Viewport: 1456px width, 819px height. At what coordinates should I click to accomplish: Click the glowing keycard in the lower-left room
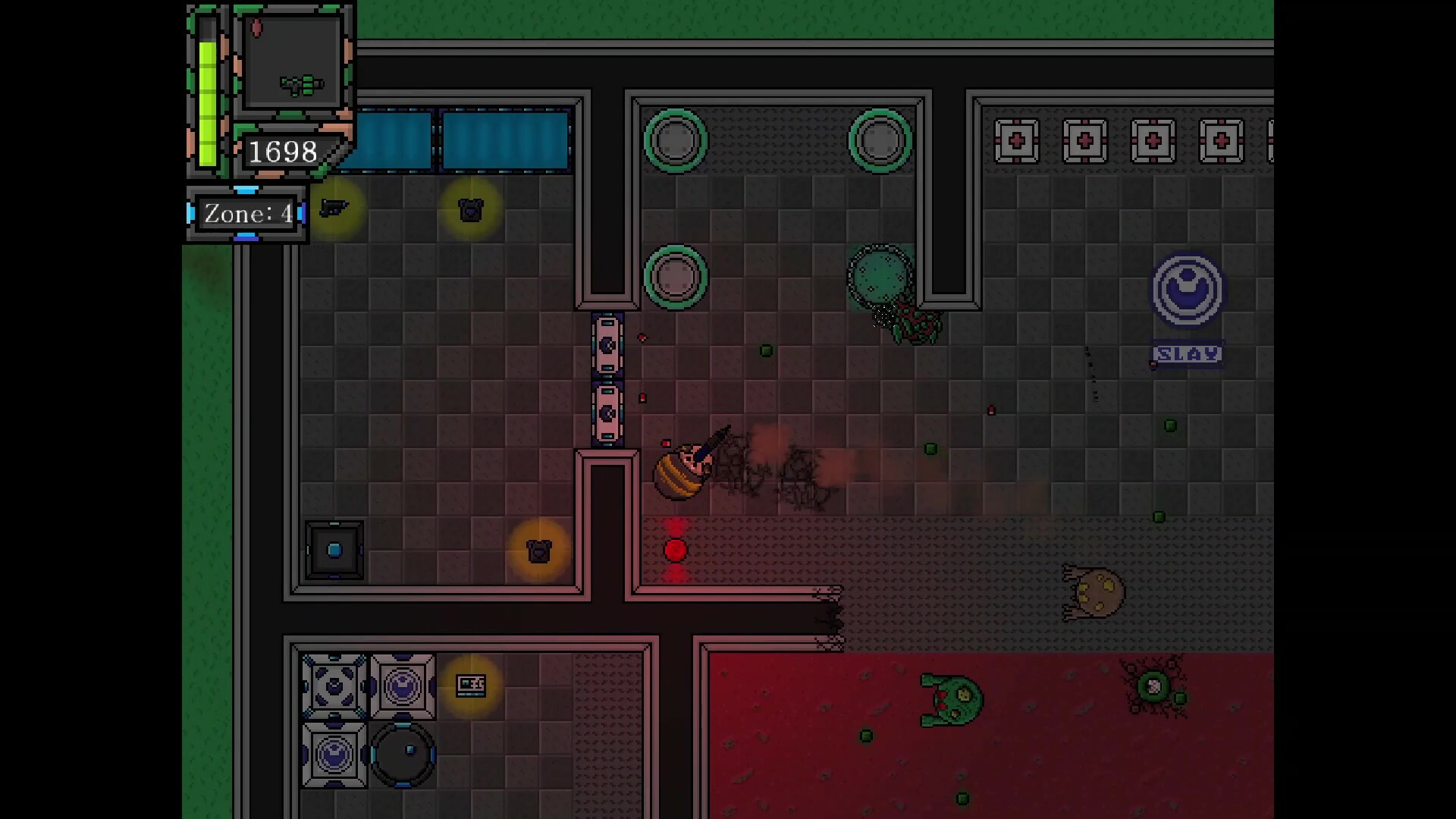[472, 685]
